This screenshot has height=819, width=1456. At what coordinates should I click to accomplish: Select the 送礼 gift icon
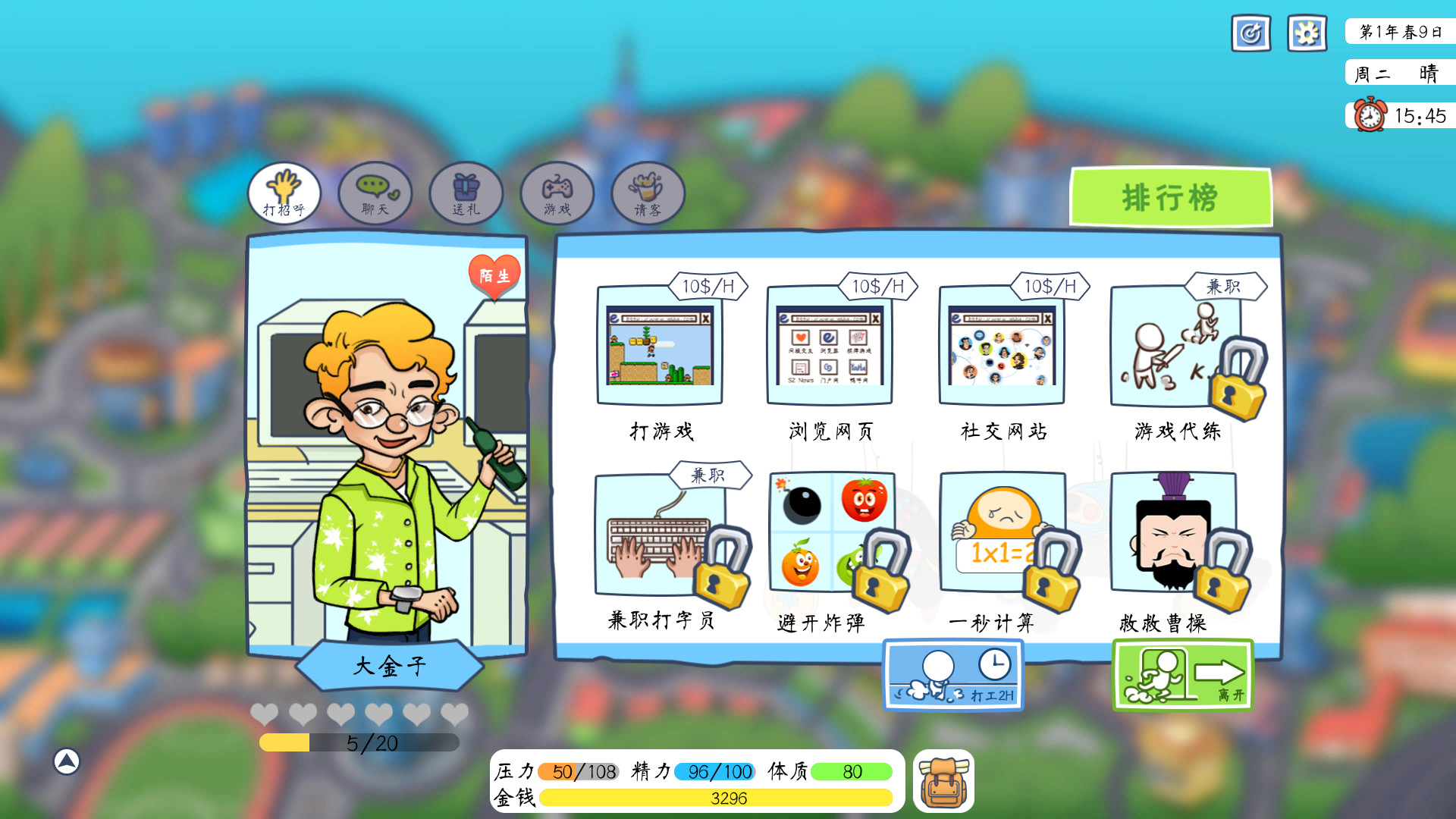click(466, 194)
